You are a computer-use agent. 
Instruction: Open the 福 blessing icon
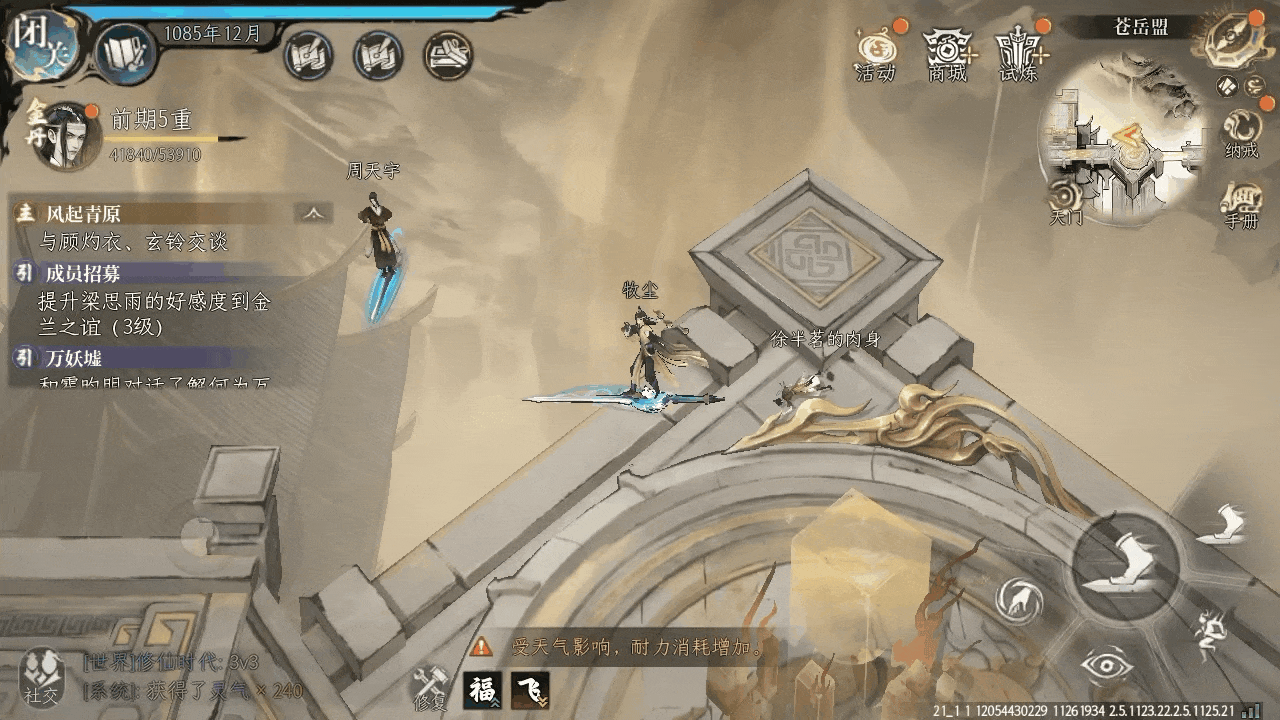pyautogui.click(x=482, y=690)
